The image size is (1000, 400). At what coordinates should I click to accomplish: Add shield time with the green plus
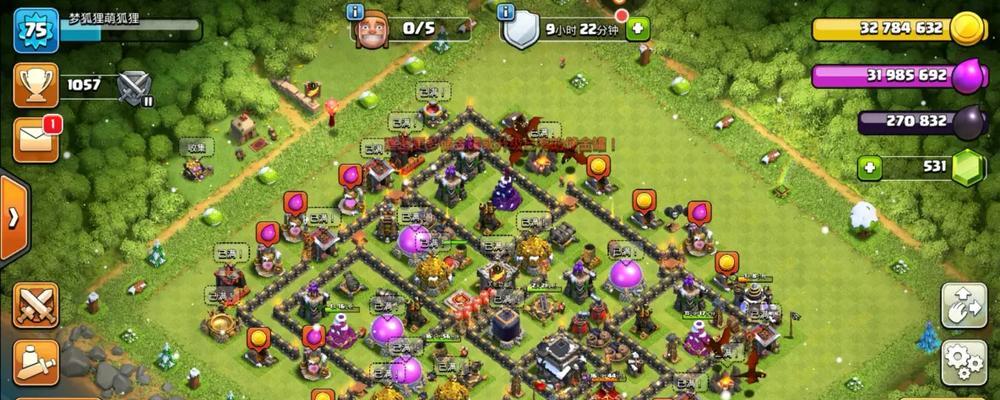636,29
